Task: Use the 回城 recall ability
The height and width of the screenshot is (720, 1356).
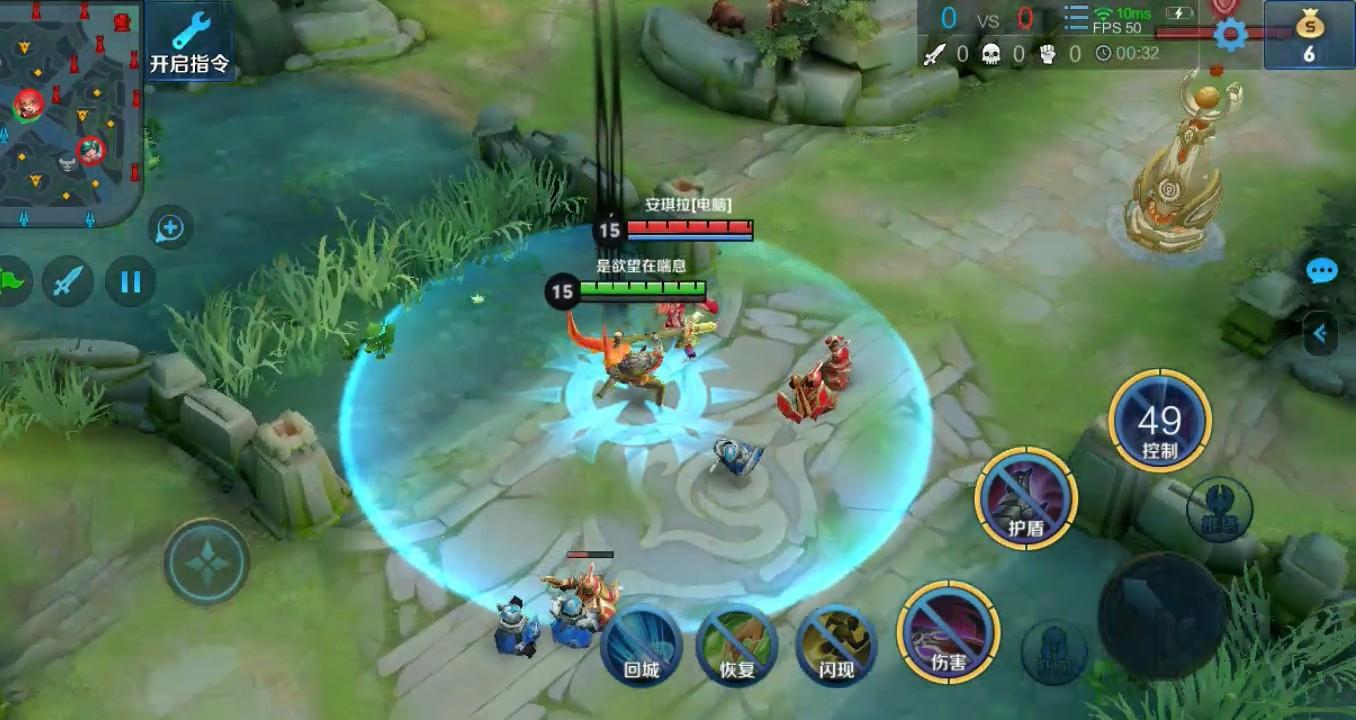Action: point(641,645)
